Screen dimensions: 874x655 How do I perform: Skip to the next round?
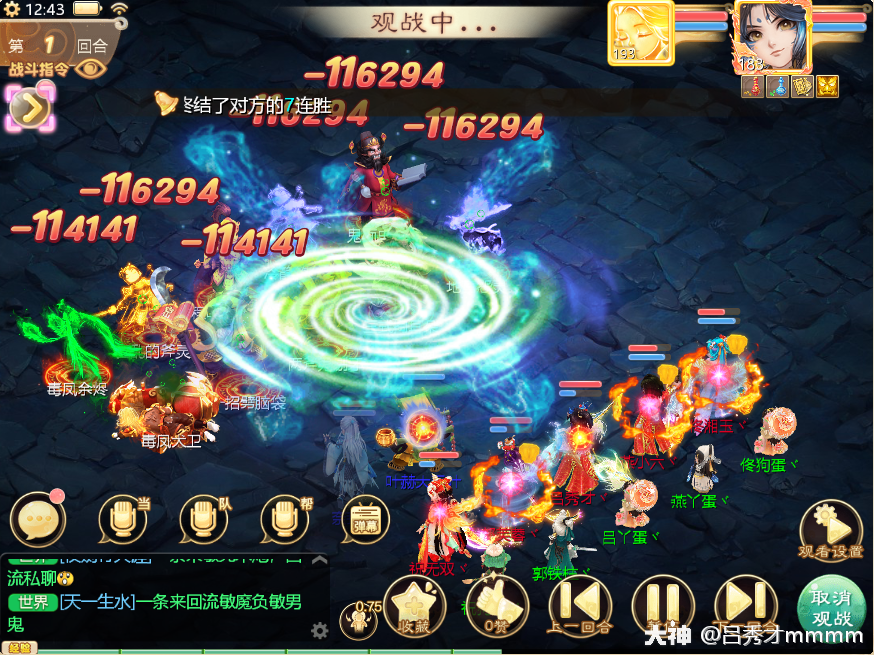744,603
